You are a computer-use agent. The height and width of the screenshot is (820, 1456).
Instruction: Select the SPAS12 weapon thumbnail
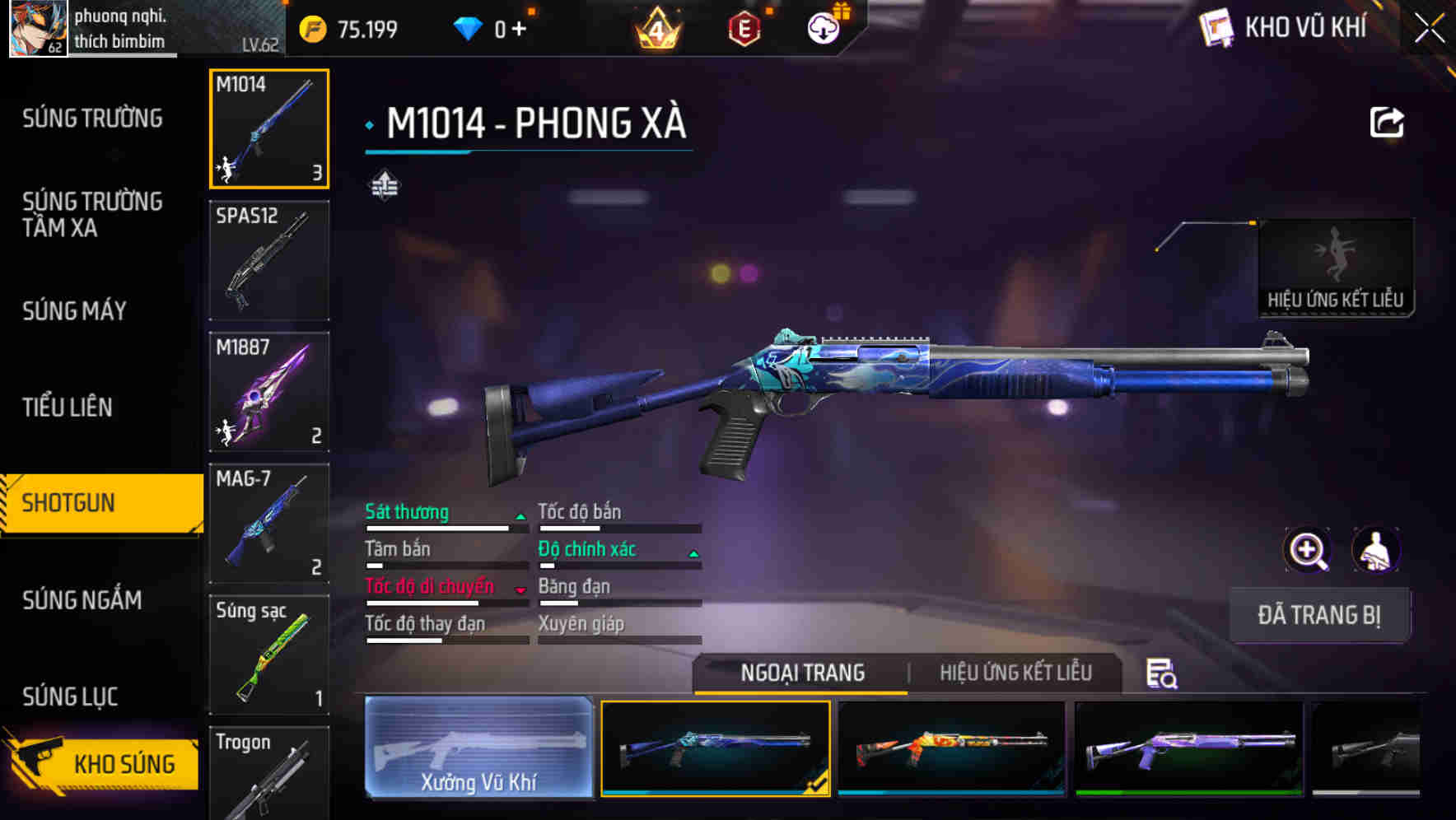268,259
